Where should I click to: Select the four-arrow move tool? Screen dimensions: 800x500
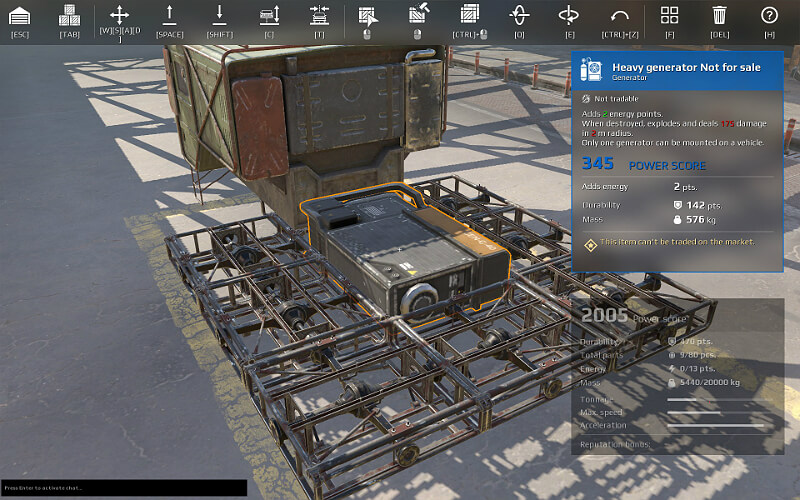(119, 15)
